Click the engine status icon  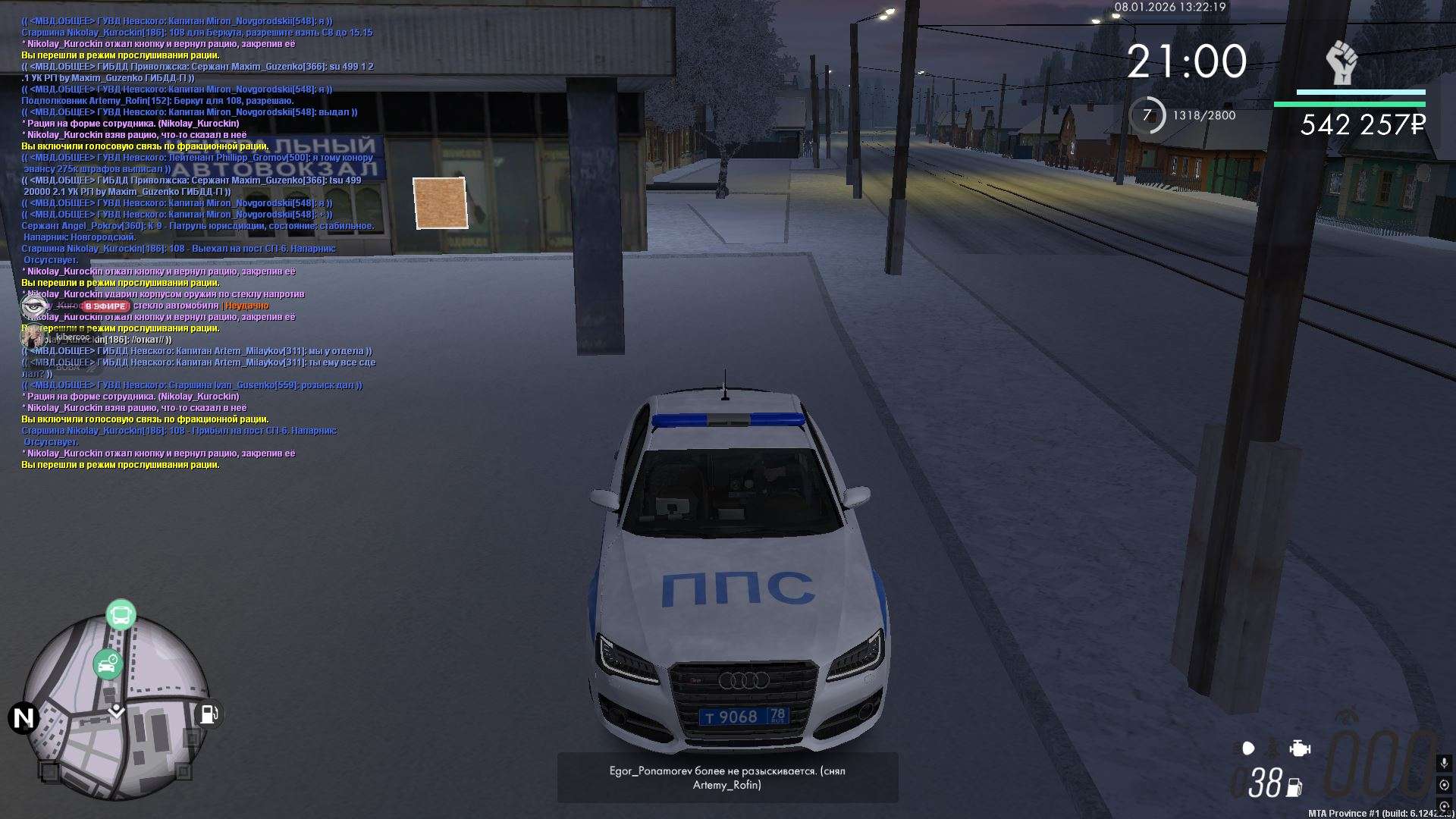pyautogui.click(x=1300, y=748)
